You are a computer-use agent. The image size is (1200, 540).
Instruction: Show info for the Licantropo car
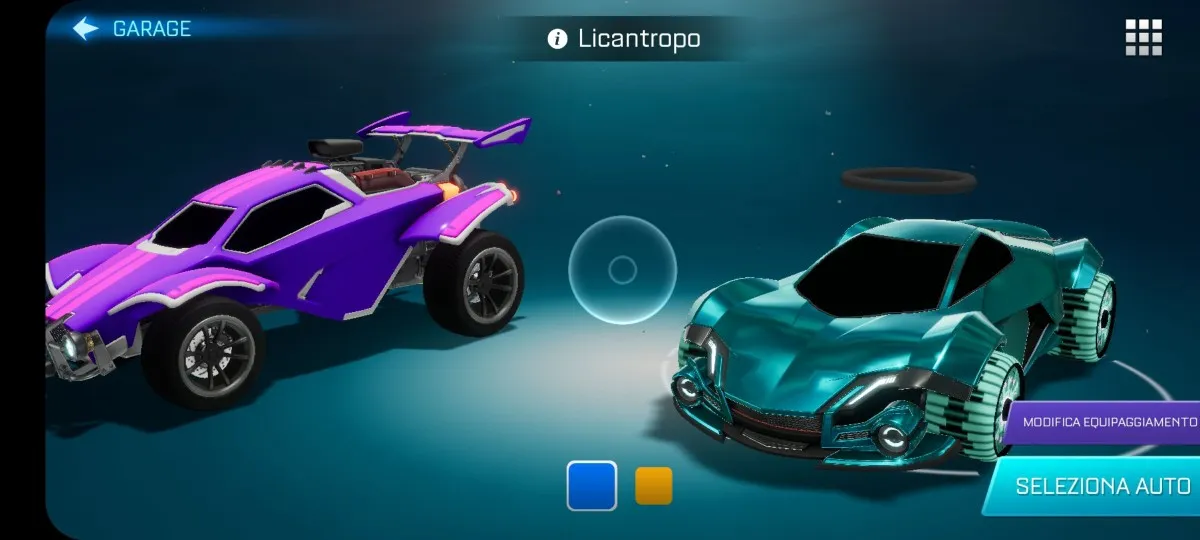[x=557, y=39]
